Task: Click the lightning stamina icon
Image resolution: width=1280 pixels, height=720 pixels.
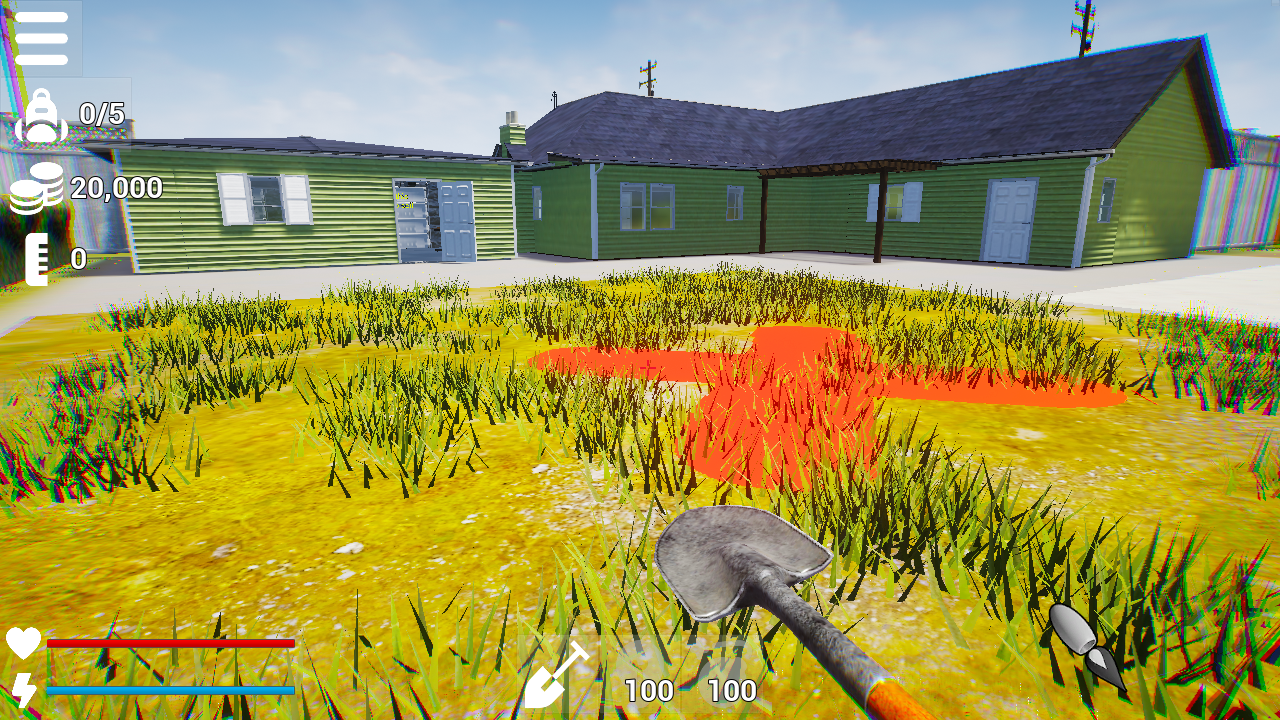Action: coord(26,688)
